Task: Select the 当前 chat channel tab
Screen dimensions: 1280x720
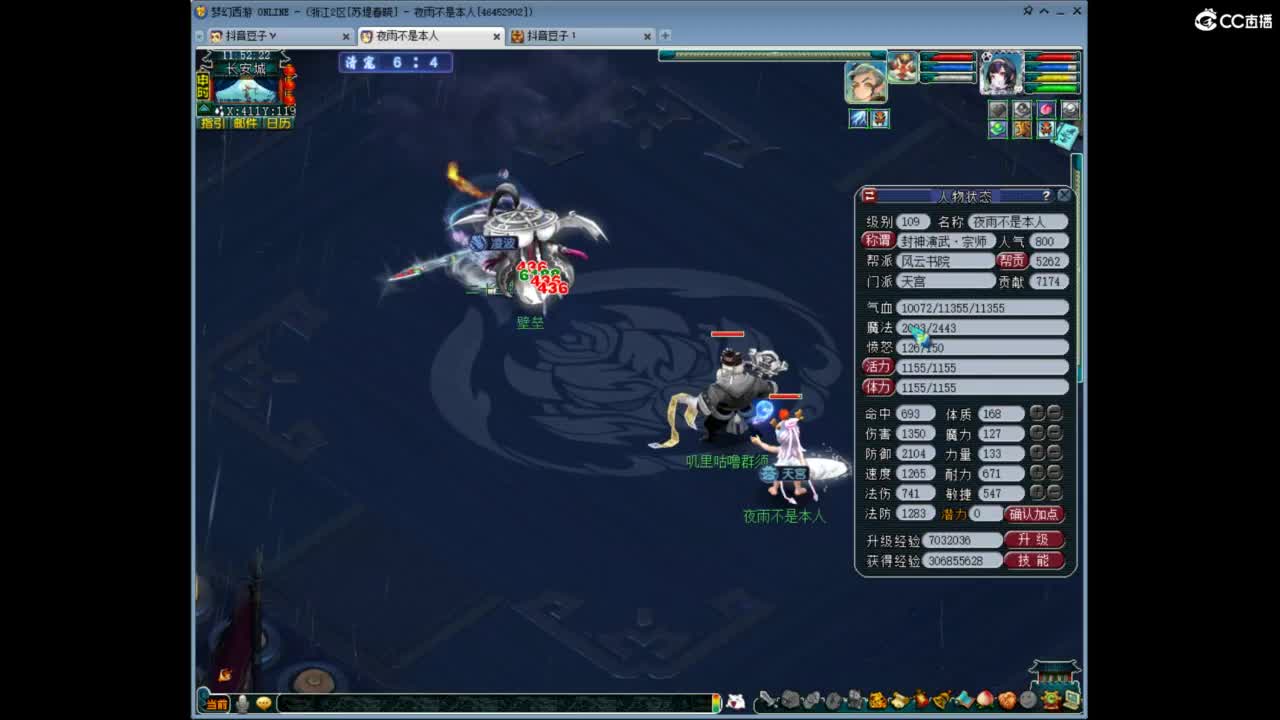Action: (219, 704)
